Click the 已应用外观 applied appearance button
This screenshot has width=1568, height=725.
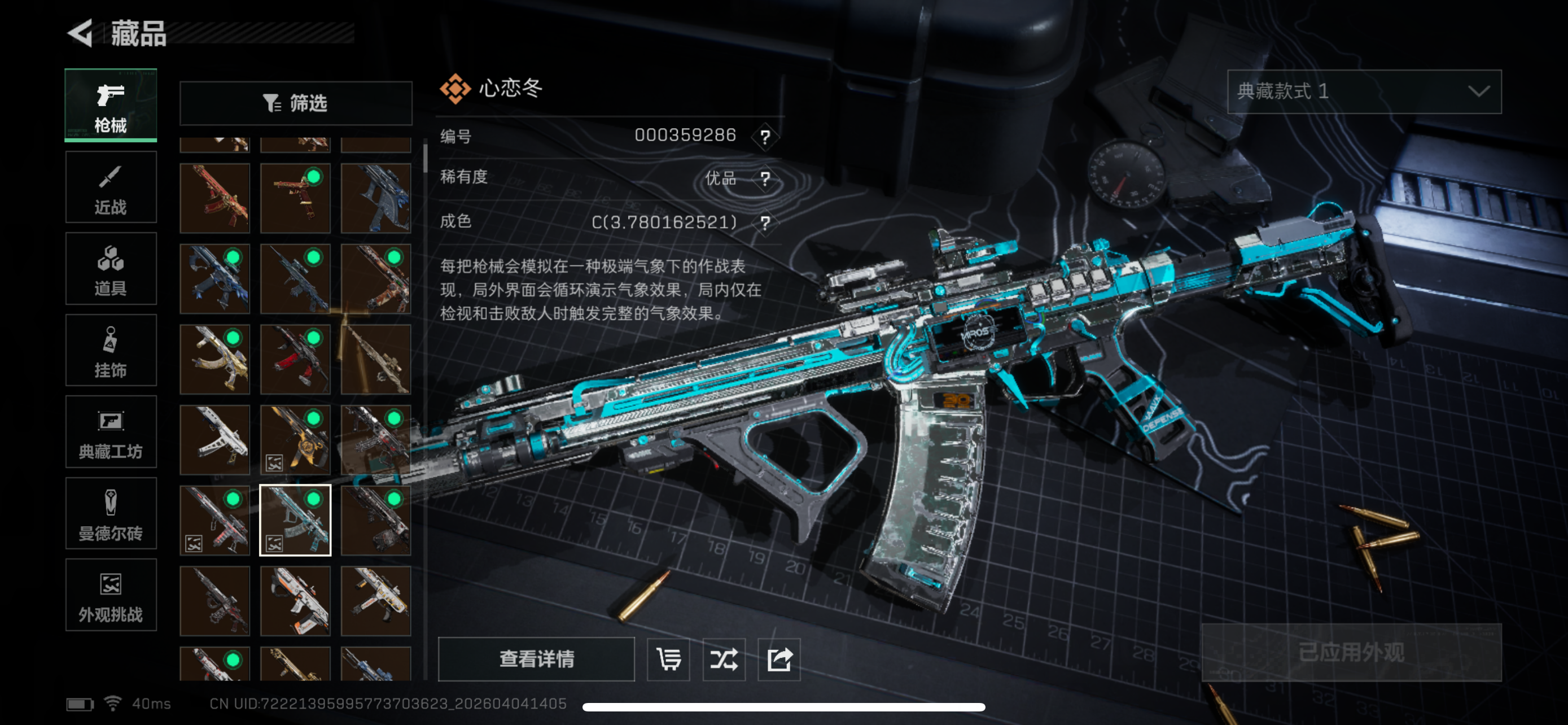point(1351,653)
